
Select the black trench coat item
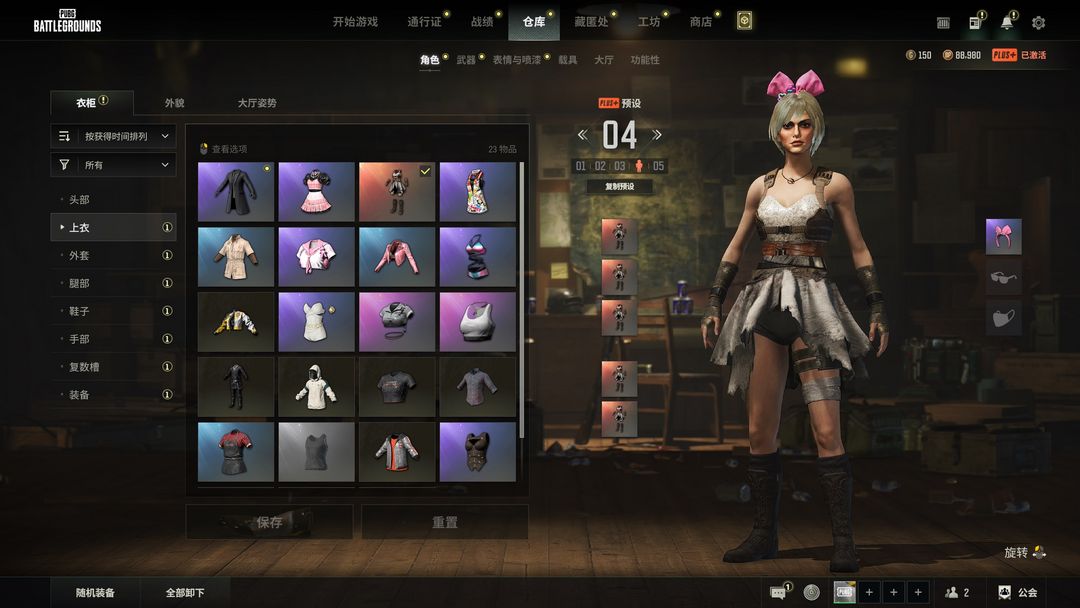[236, 192]
